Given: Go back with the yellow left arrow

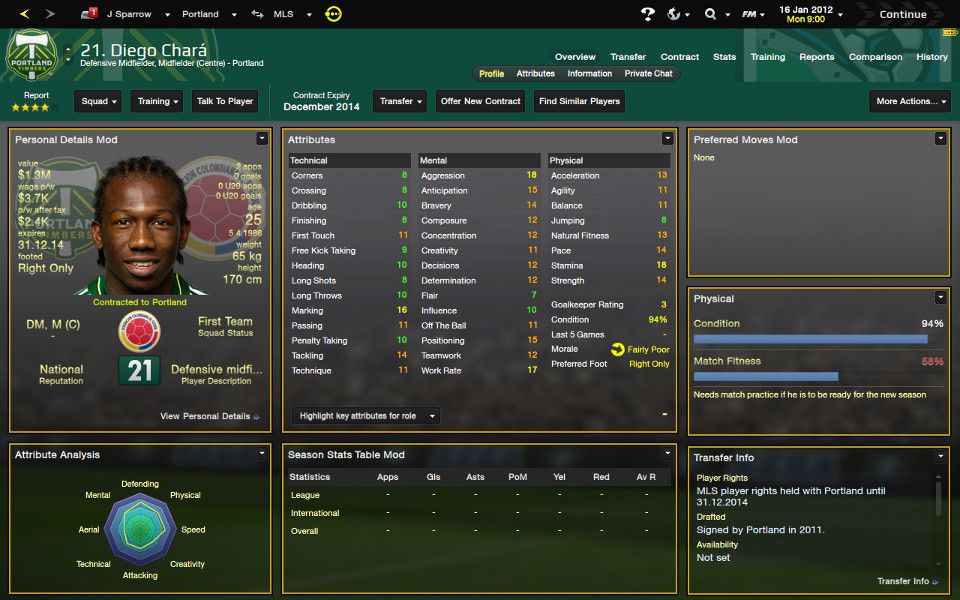Looking at the screenshot, I should [24, 14].
